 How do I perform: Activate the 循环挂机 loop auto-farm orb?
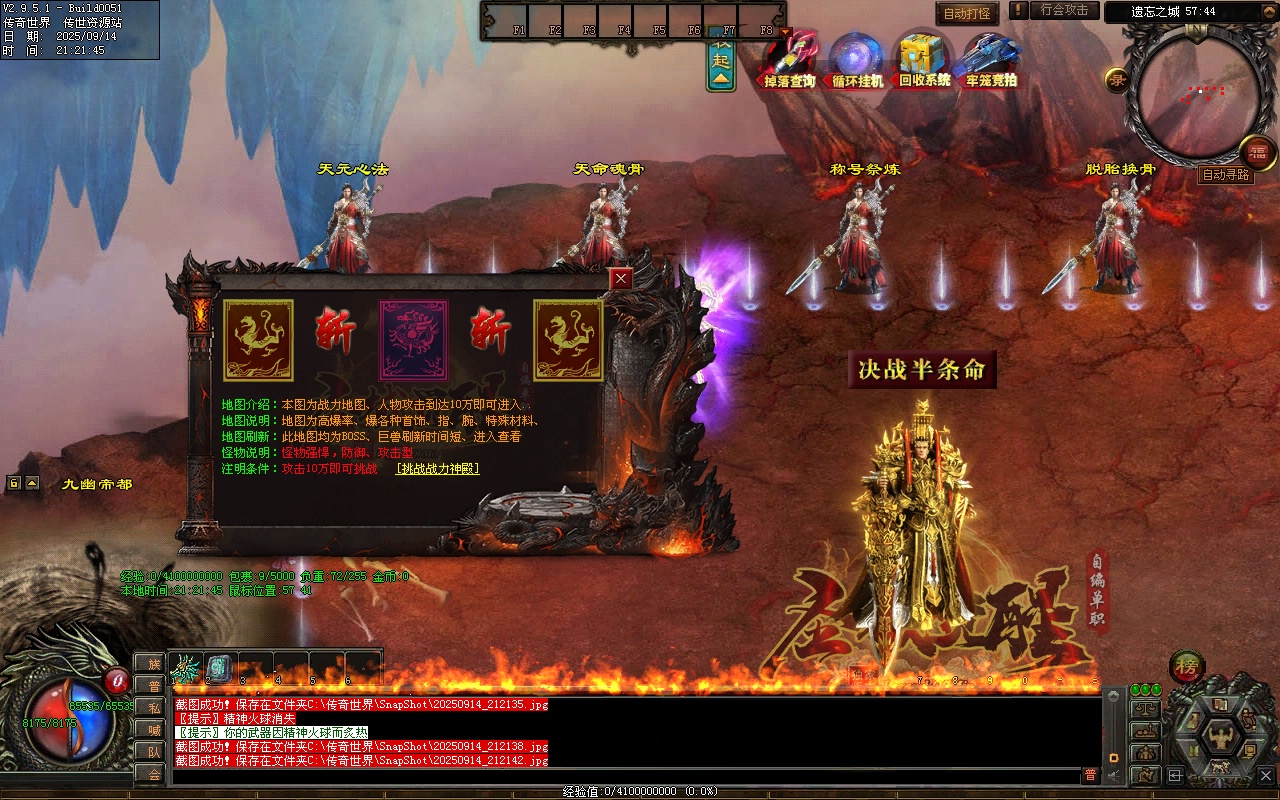(x=857, y=59)
